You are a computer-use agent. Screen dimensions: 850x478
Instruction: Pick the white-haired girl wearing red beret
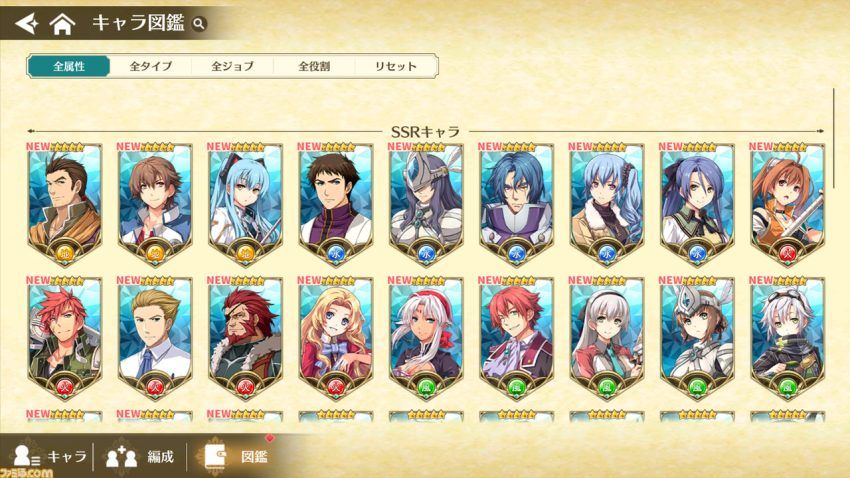(425, 332)
